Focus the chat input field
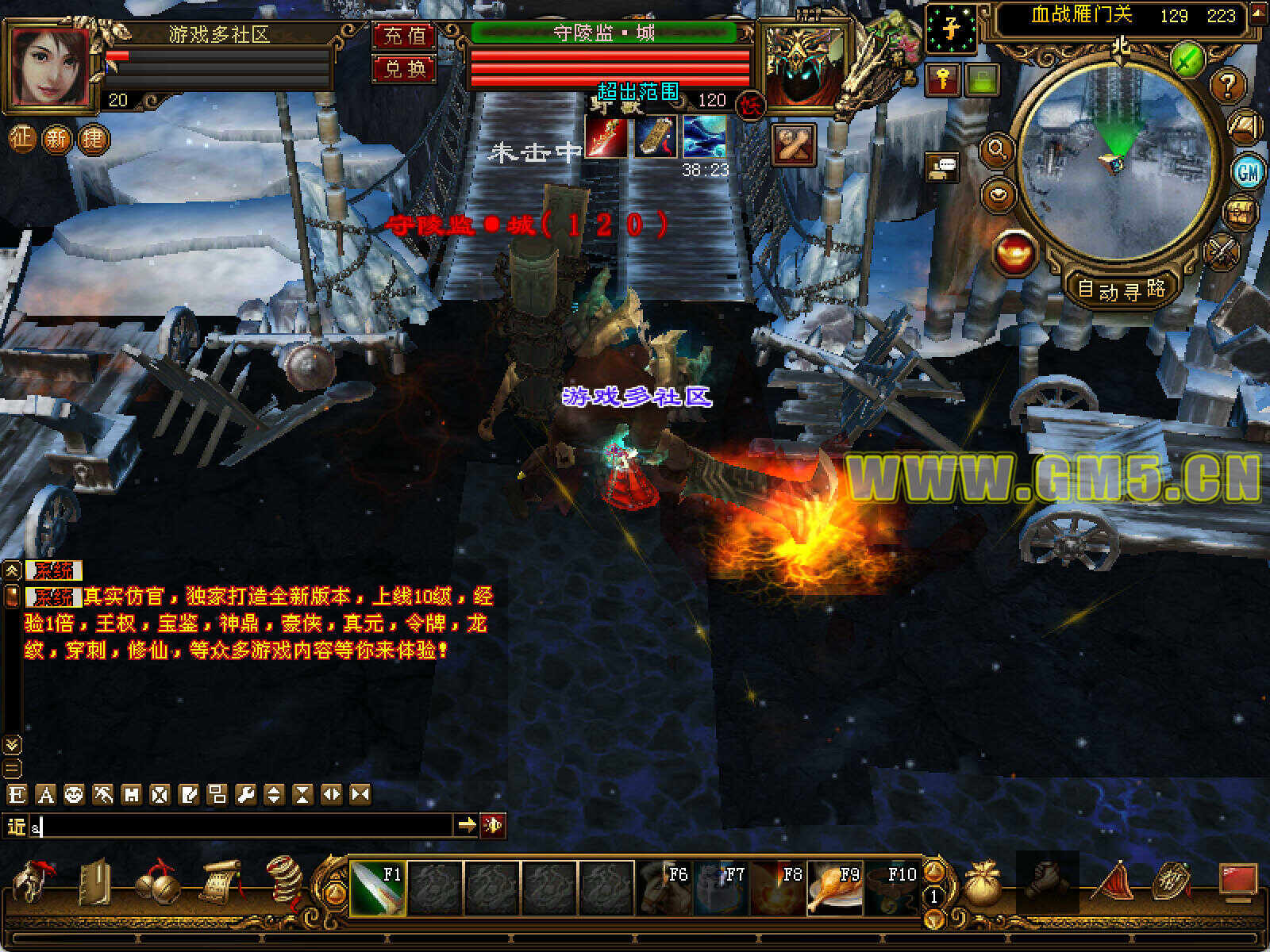The height and width of the screenshot is (952, 1270). click(x=238, y=827)
